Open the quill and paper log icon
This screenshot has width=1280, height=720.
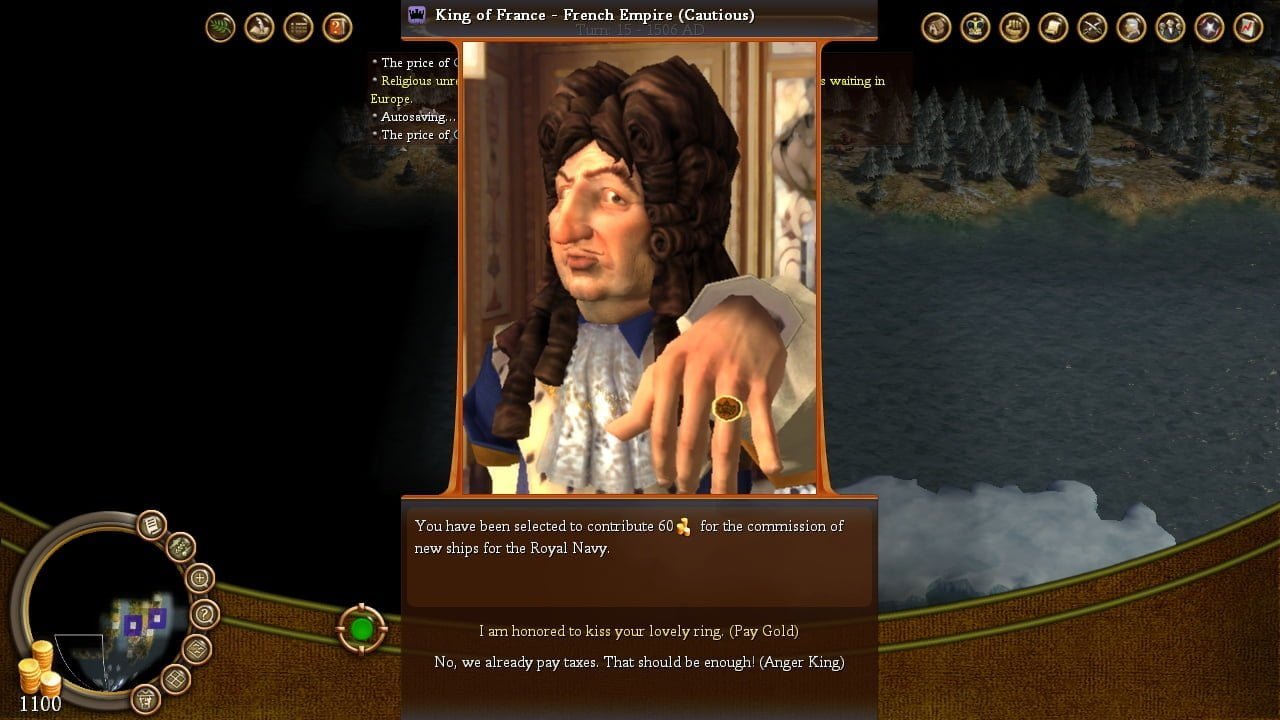tap(260, 27)
